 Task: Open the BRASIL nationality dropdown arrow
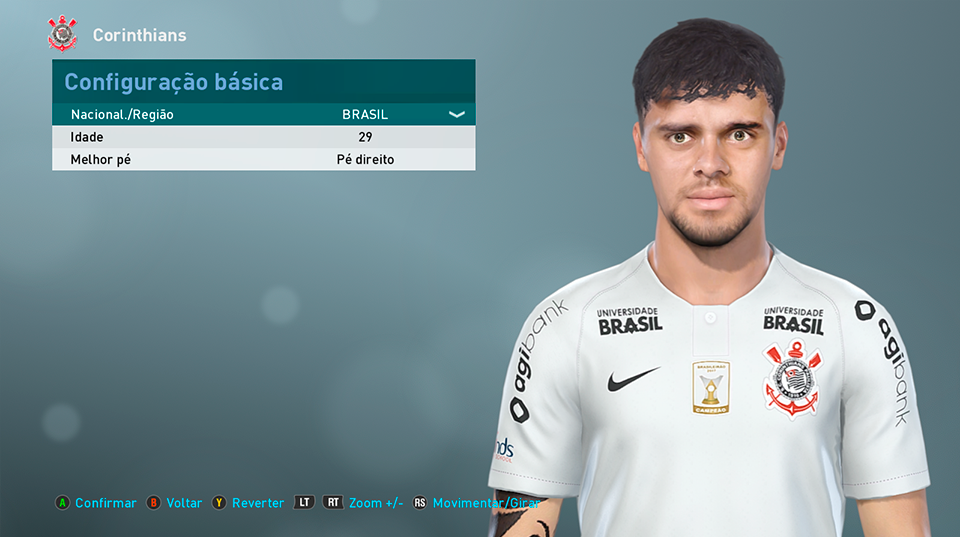457,114
